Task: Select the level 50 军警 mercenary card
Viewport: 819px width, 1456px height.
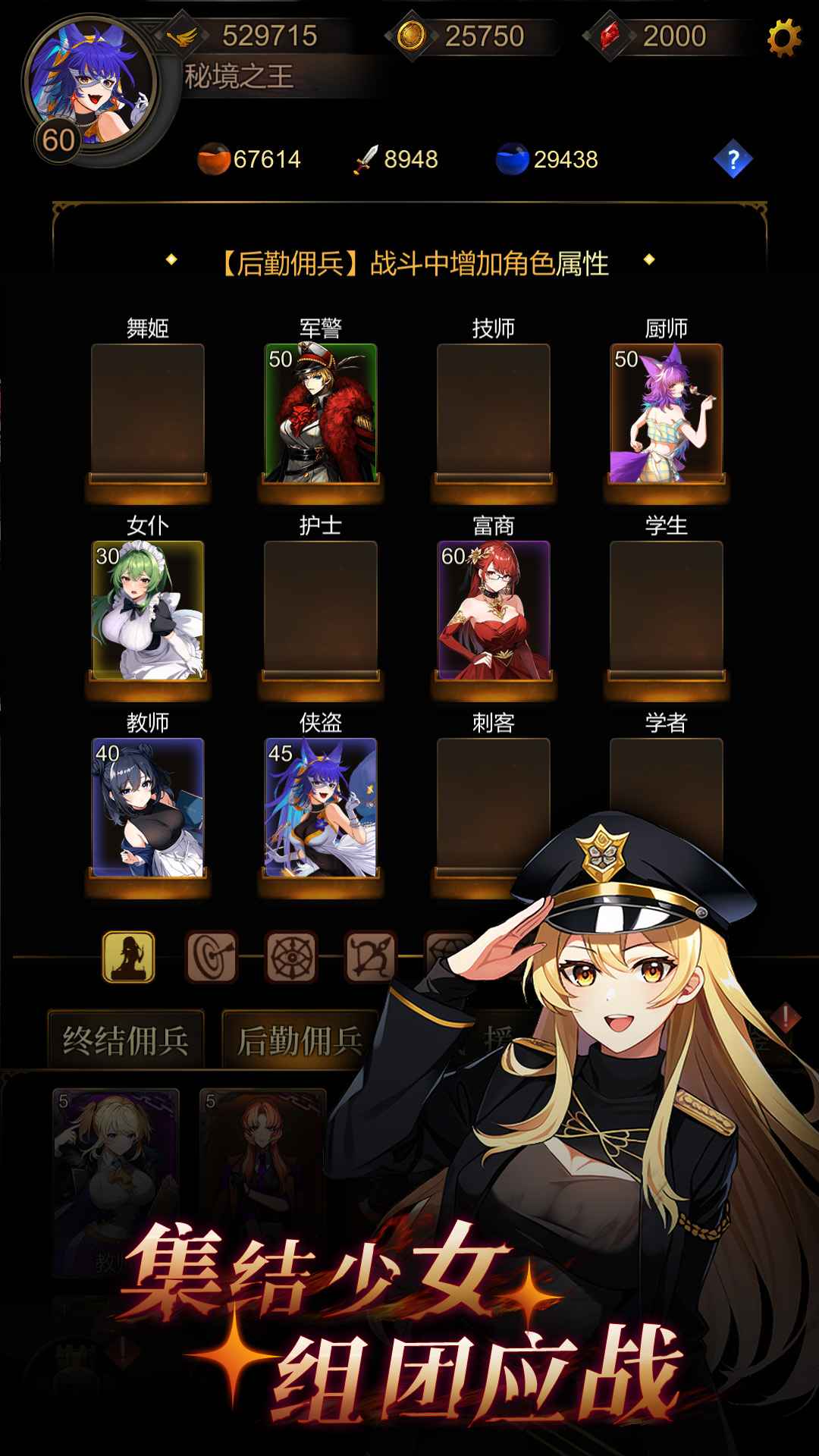Action: coord(320,413)
